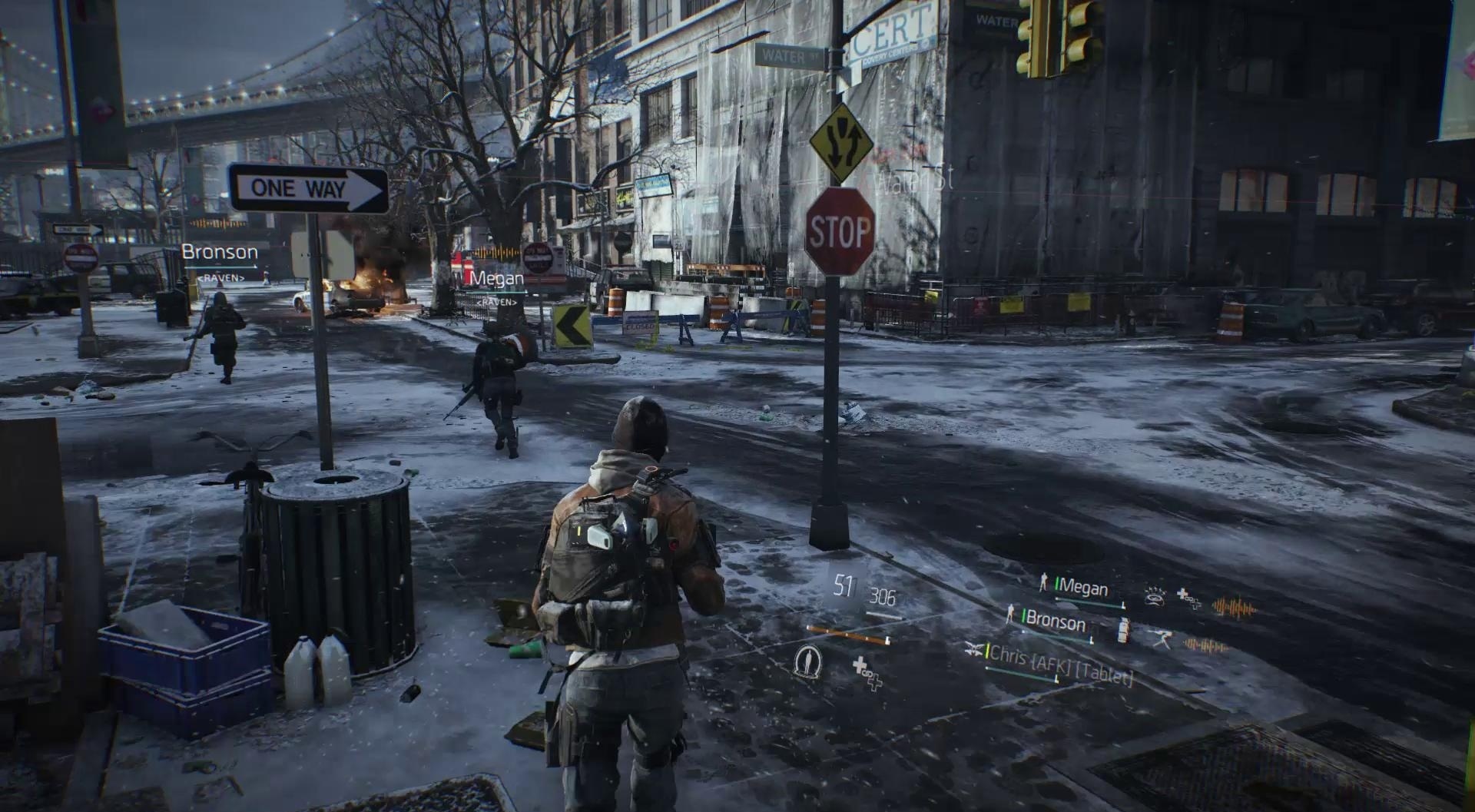Use your heal skill beside the Pulse icon

pyautogui.click(x=868, y=673)
